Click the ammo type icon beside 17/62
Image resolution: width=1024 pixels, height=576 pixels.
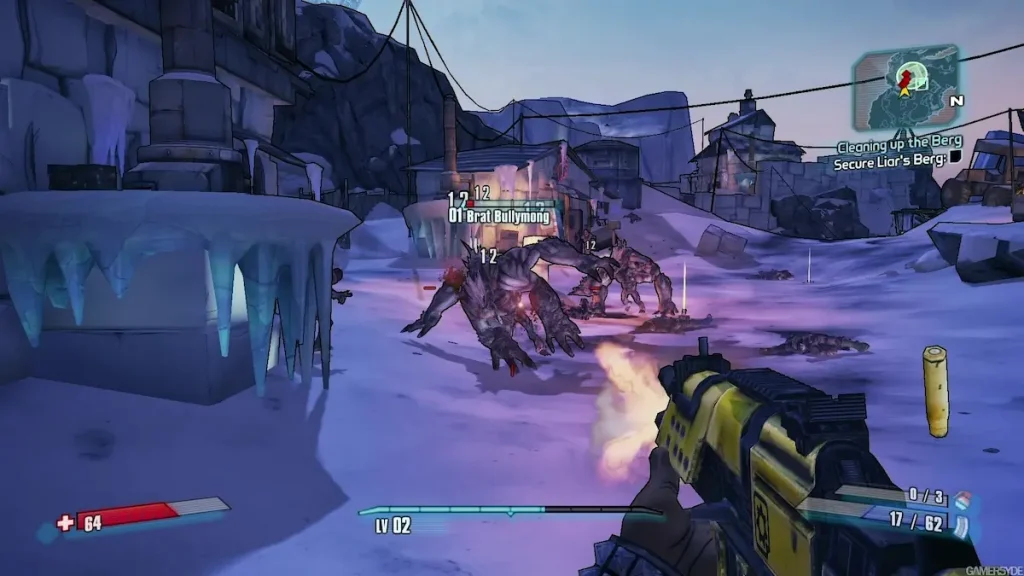[962, 525]
